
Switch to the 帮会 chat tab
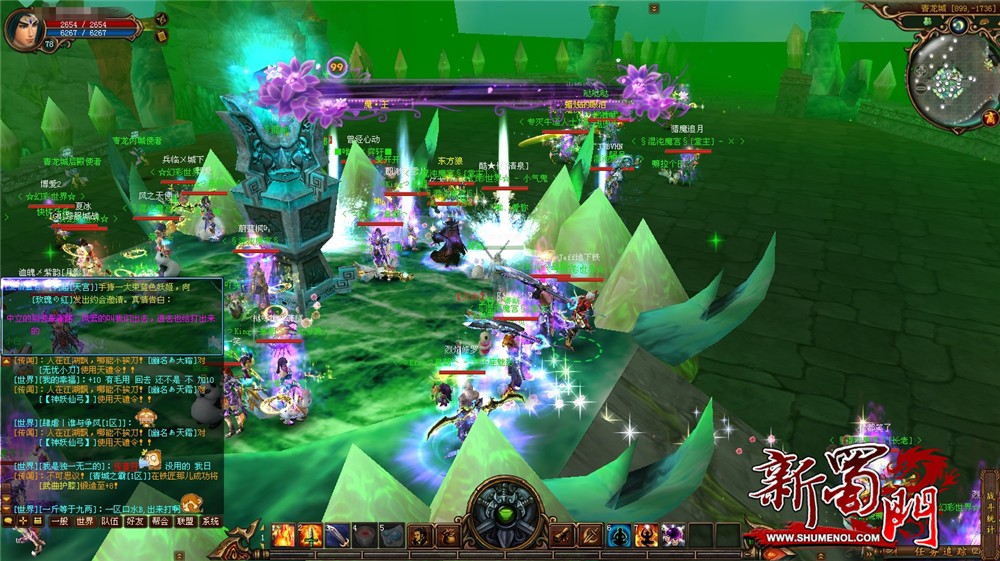point(160,521)
